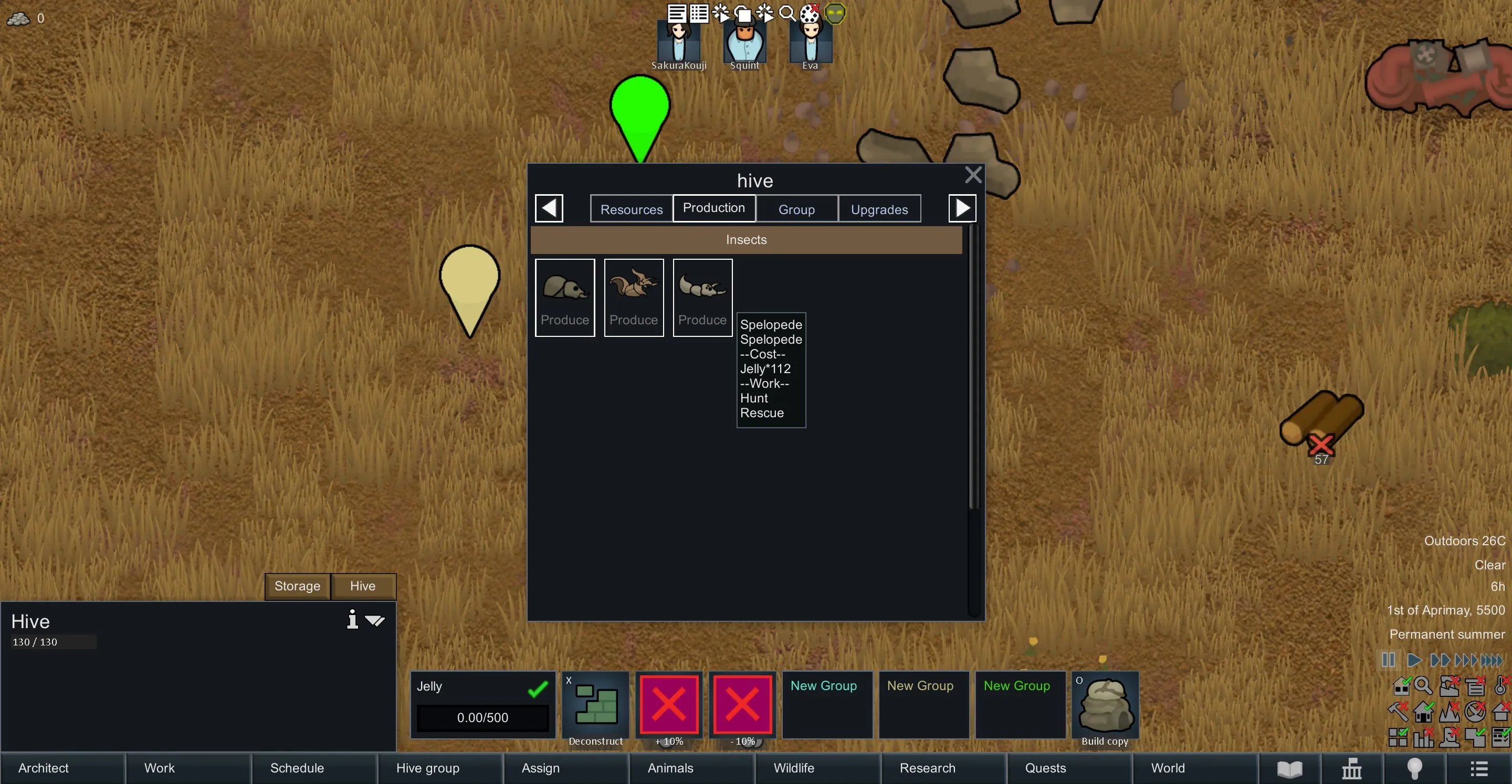The image size is (1512, 784).
Task: Show hive information via the i icon
Action: 352,620
